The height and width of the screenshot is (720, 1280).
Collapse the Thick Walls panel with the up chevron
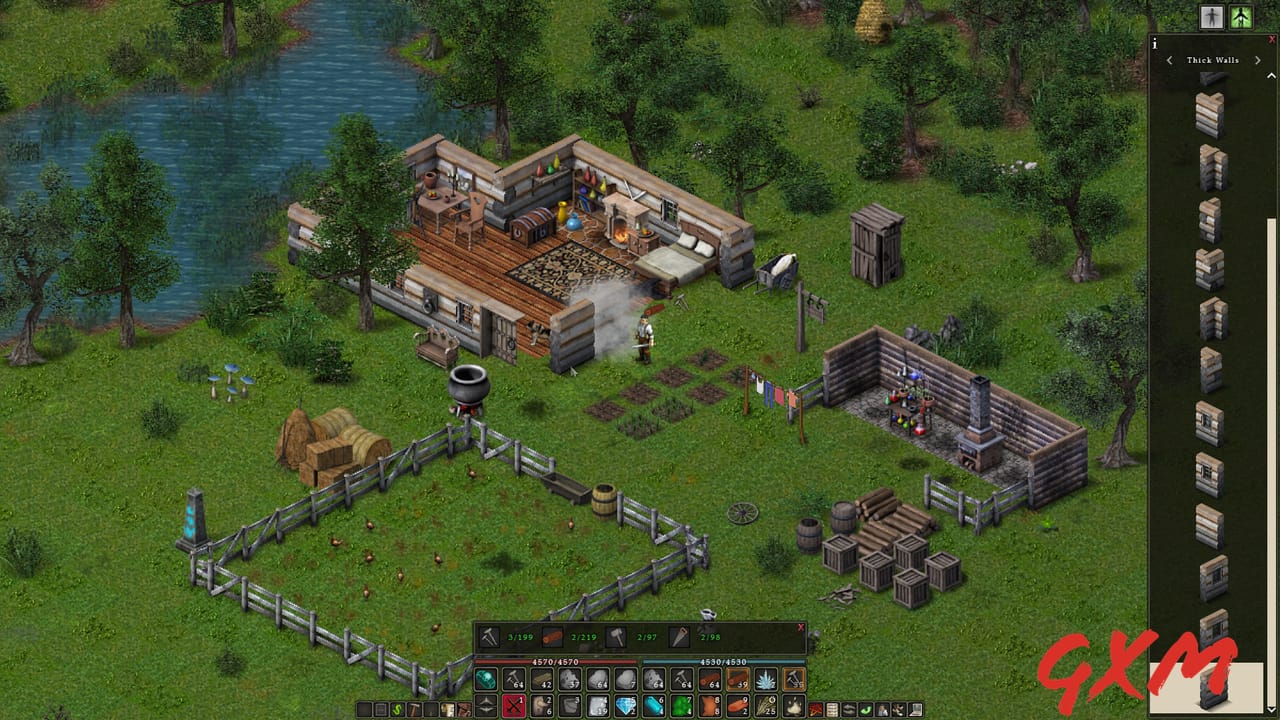pos(1270,75)
